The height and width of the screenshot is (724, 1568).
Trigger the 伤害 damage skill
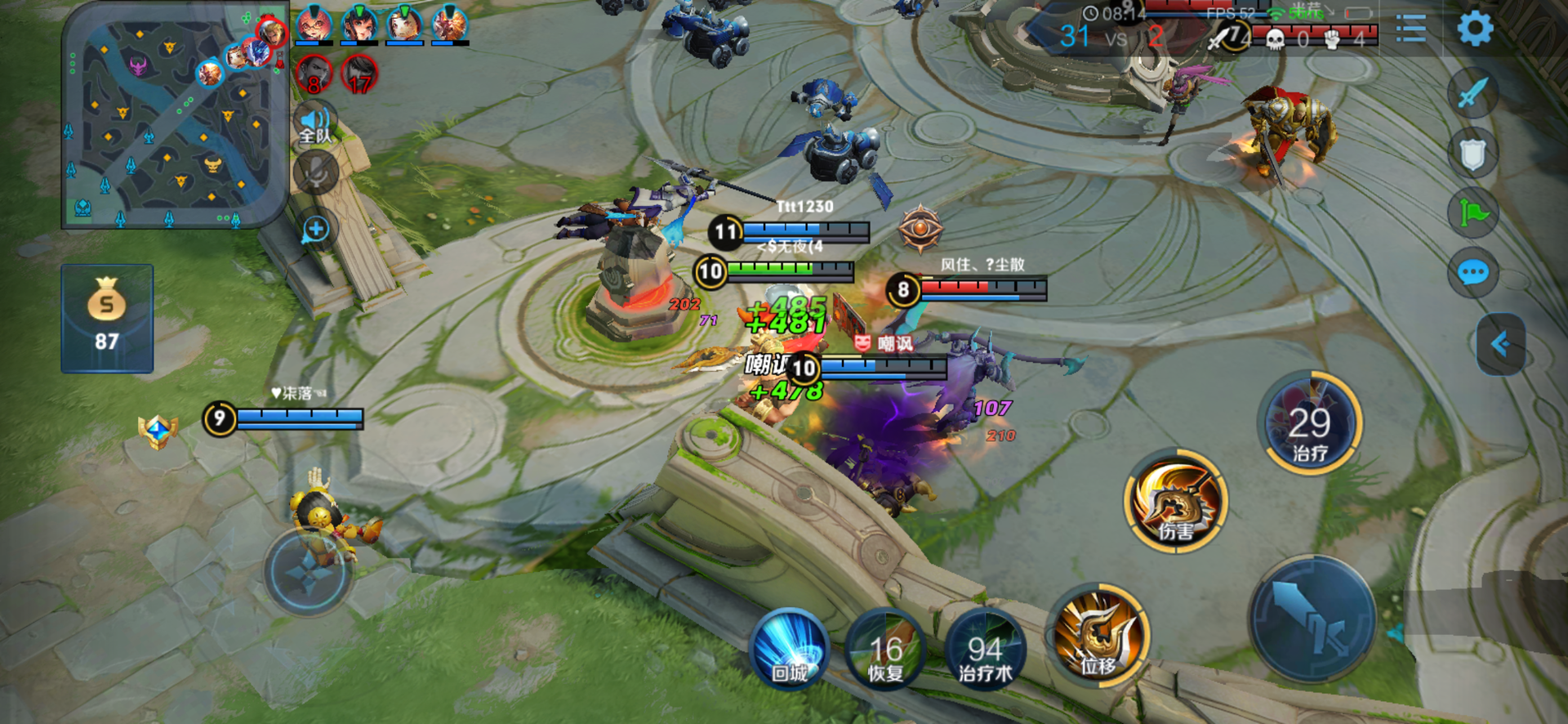point(1176,500)
